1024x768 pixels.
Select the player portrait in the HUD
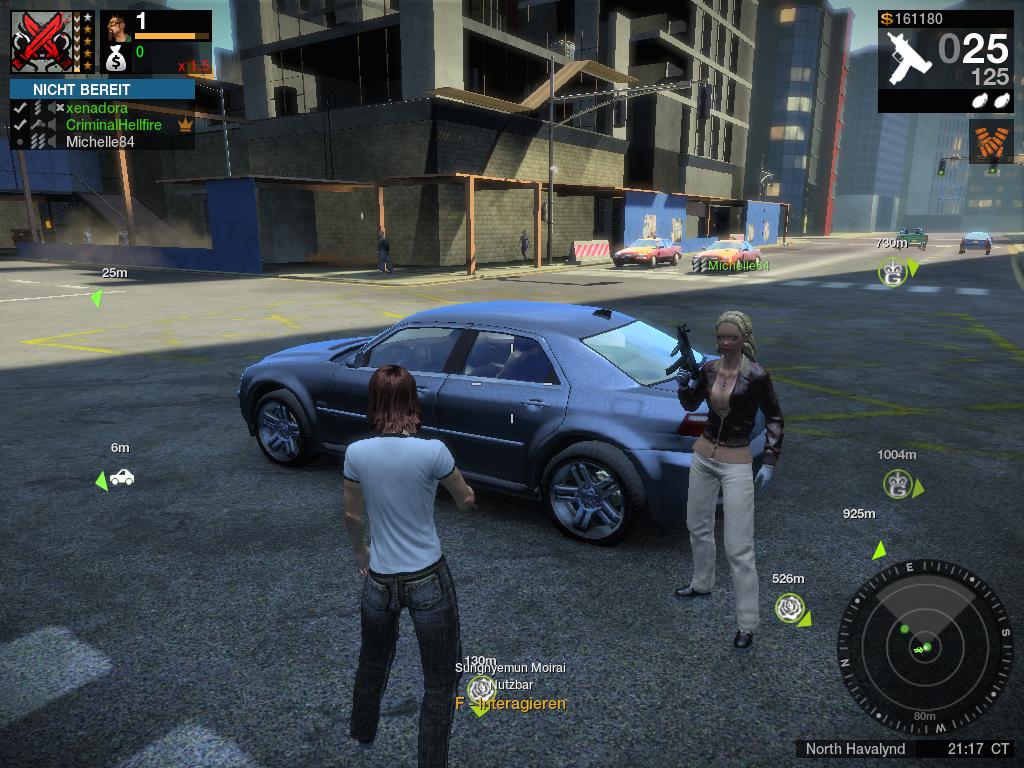pos(116,27)
